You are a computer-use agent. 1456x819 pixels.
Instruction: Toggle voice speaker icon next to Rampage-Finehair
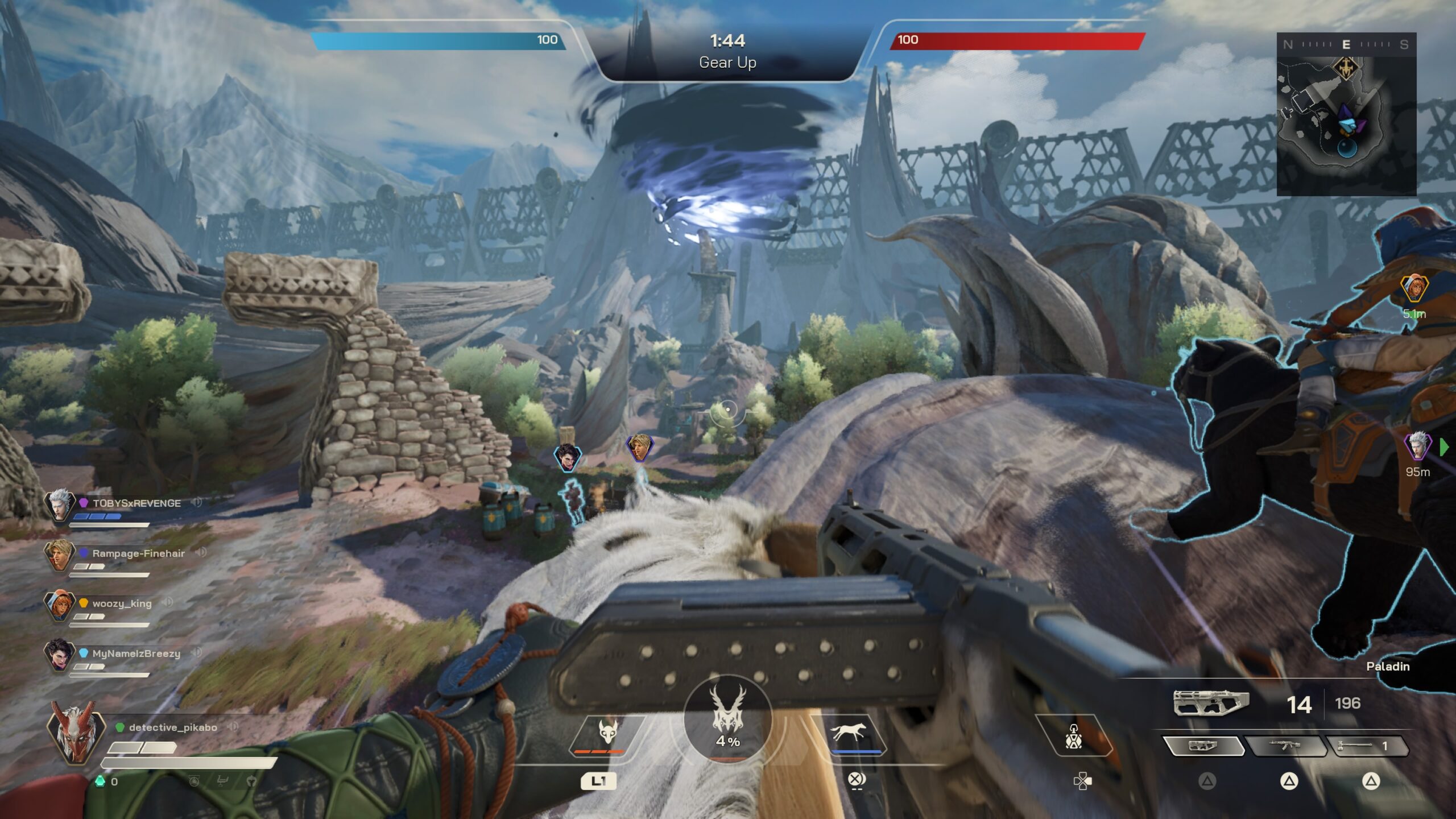(x=200, y=552)
